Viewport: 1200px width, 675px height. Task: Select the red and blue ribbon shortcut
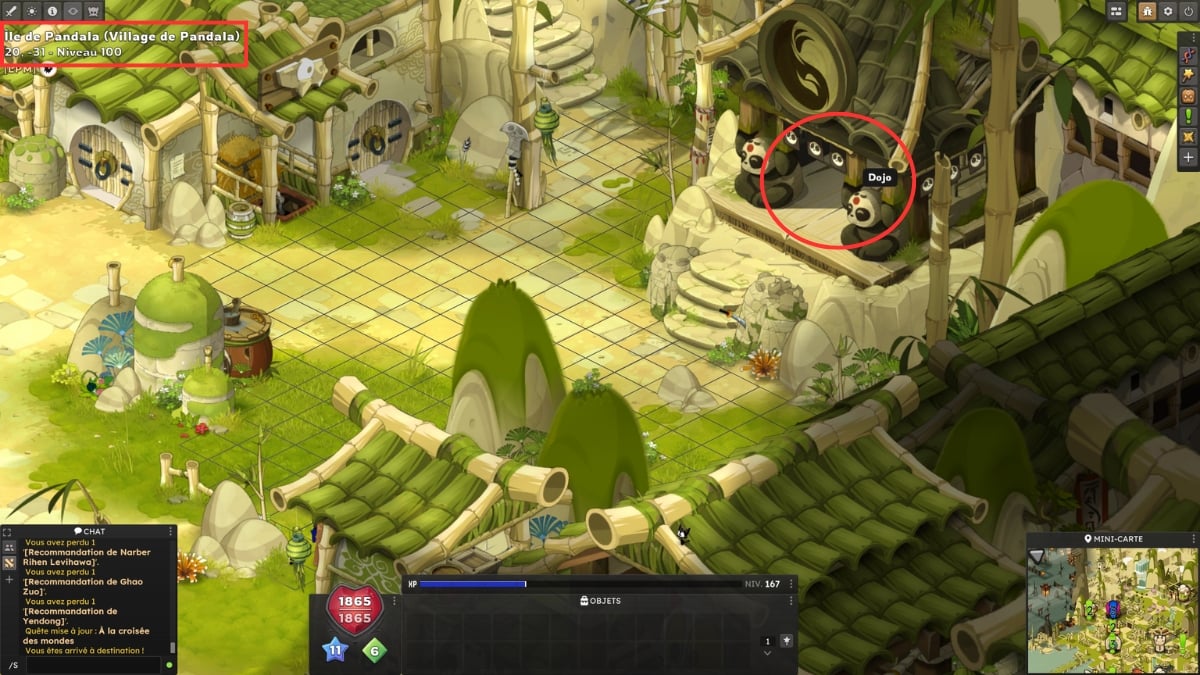pyautogui.click(x=1188, y=56)
